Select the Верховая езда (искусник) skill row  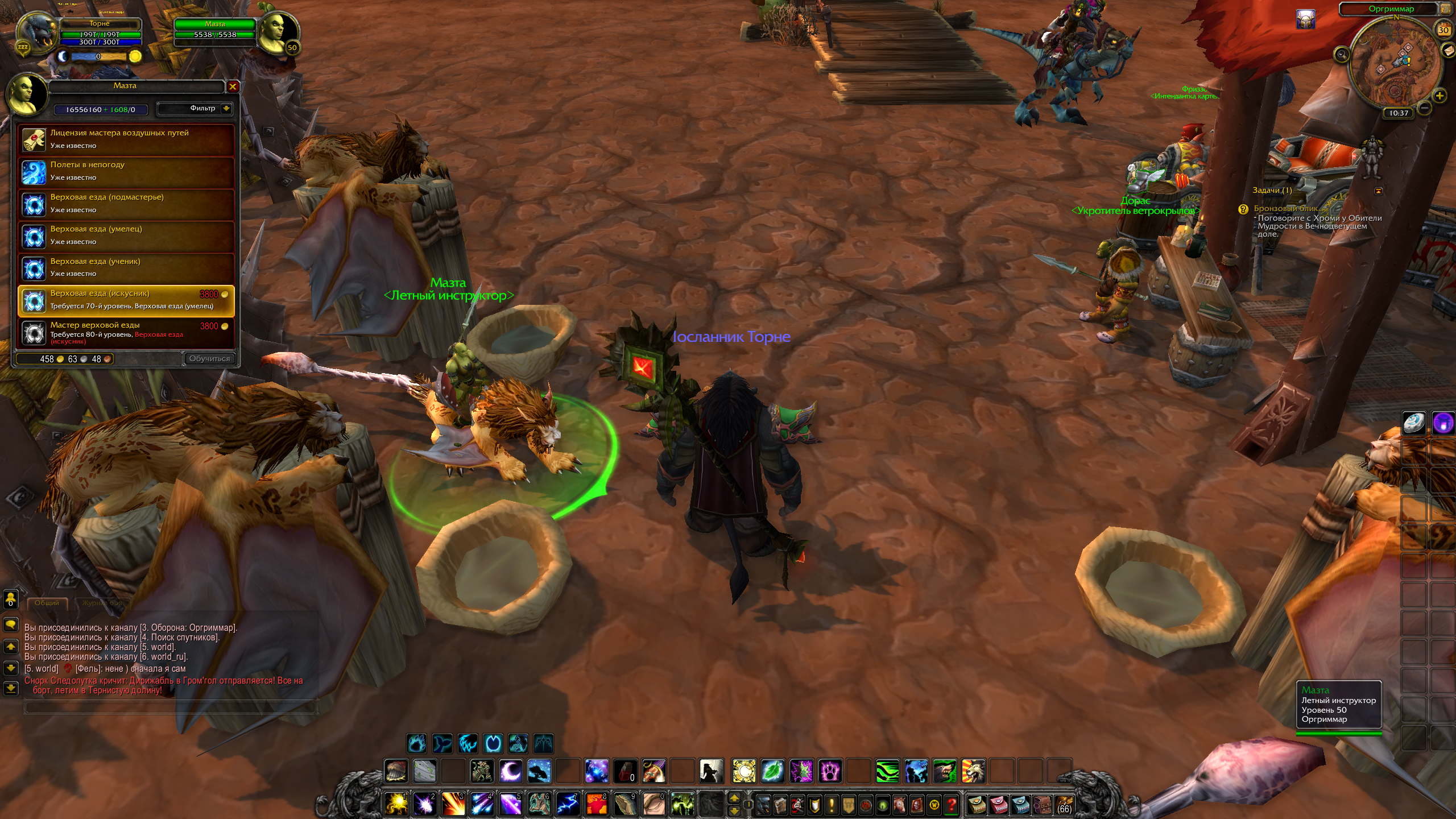[126, 300]
